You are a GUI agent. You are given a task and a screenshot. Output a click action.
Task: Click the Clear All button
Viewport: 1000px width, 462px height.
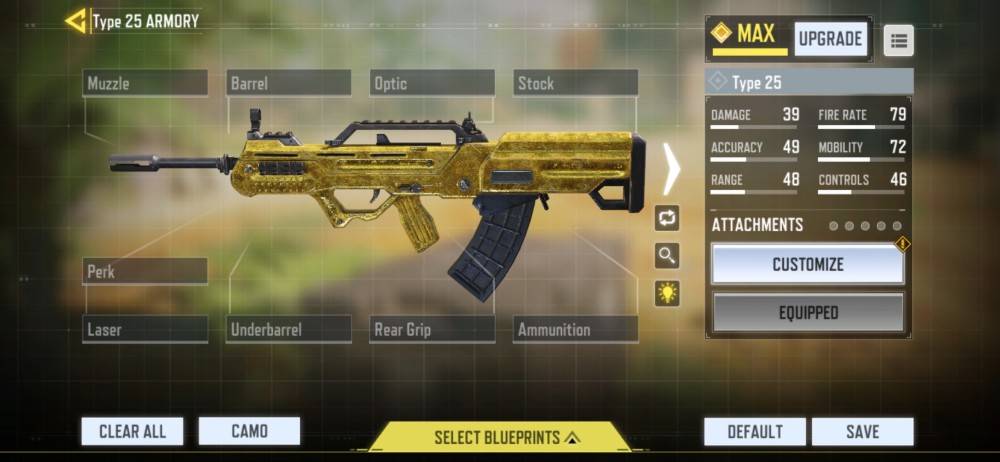pyautogui.click(x=132, y=431)
